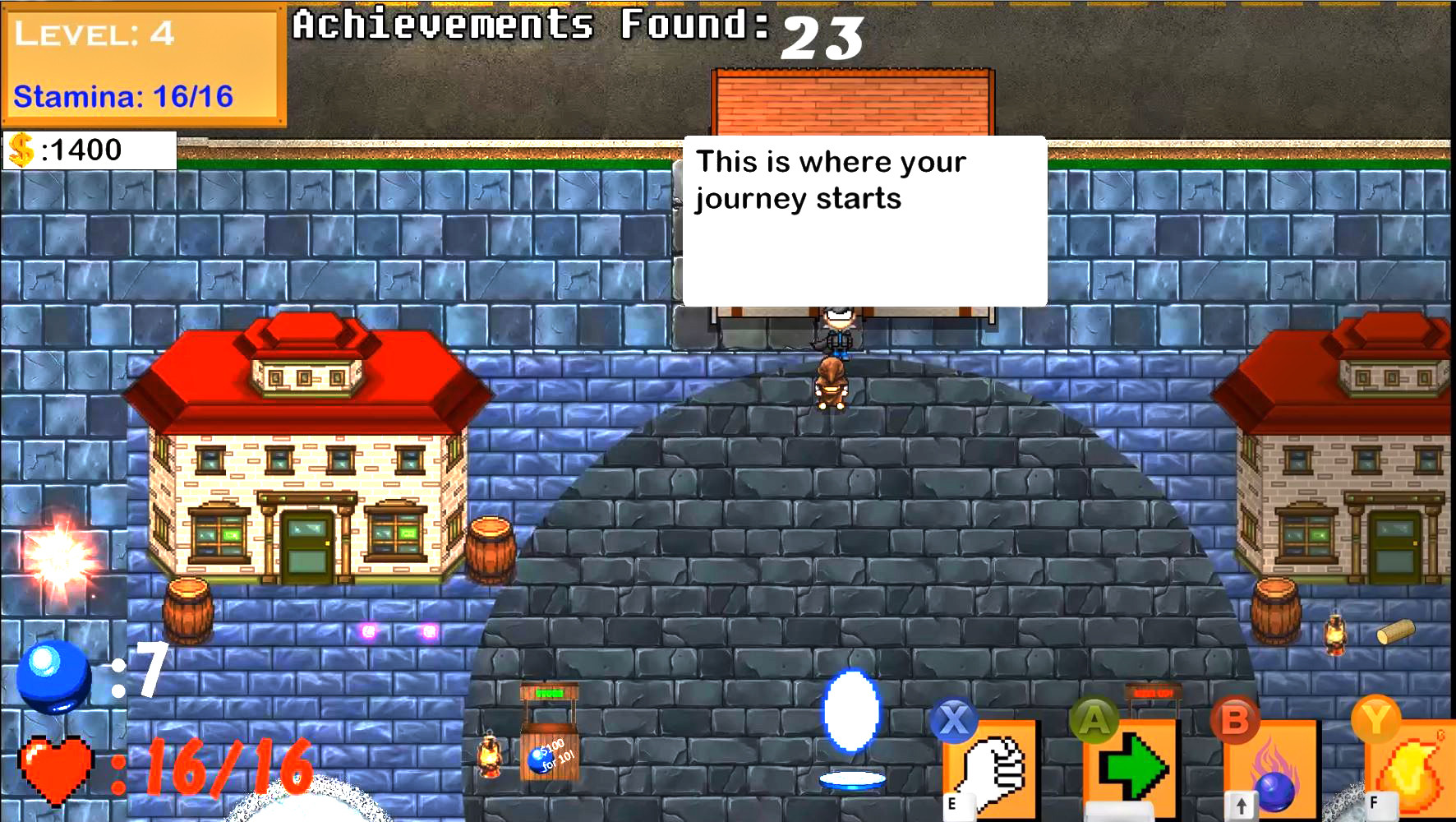The image size is (1456, 822).
Task: Click the Stamina 16/16 label
Action: pyautogui.click(x=123, y=97)
